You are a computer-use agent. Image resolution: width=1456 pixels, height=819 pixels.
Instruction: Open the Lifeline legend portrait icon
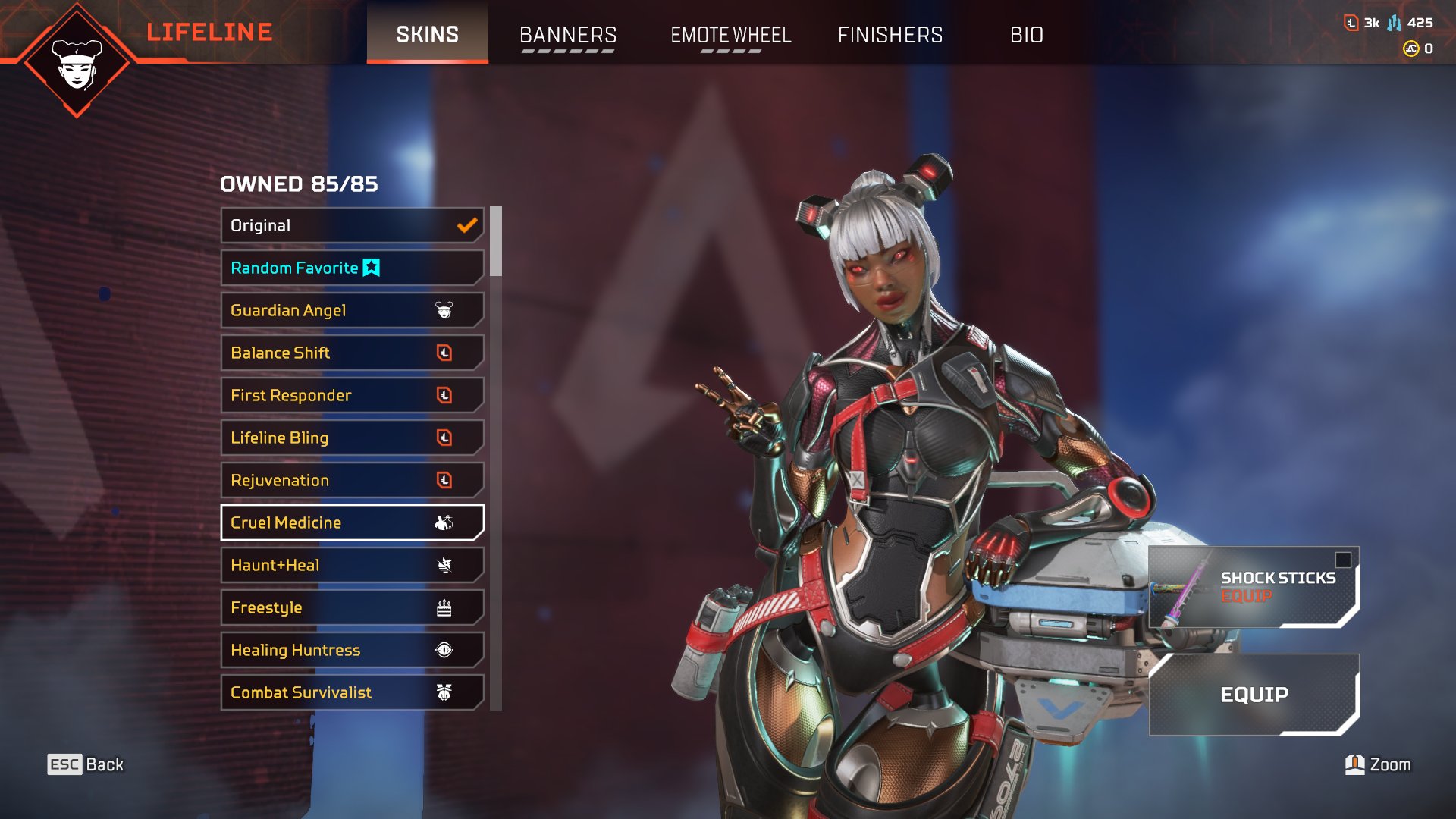click(77, 62)
